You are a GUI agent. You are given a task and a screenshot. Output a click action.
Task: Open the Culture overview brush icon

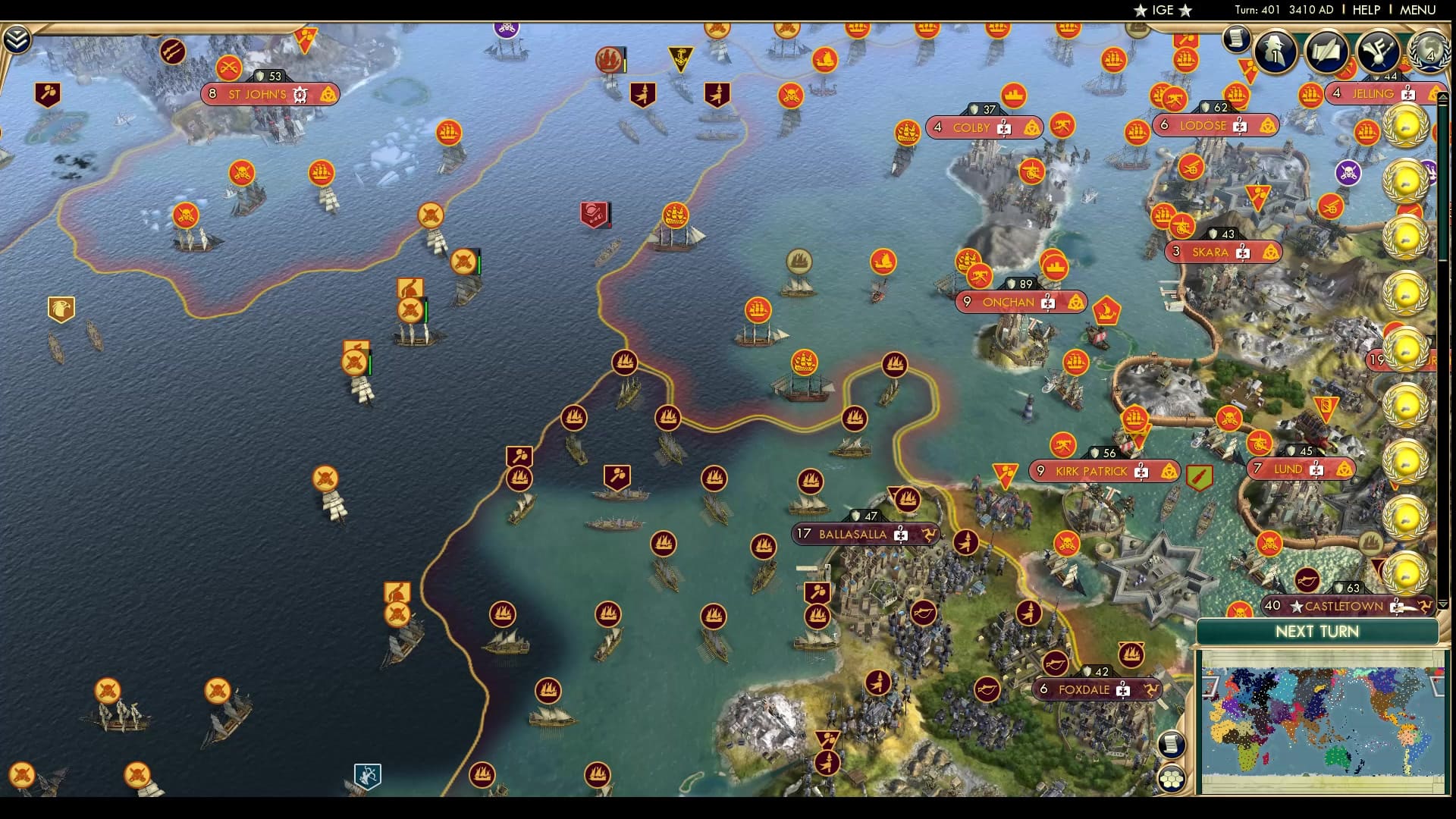(1380, 53)
